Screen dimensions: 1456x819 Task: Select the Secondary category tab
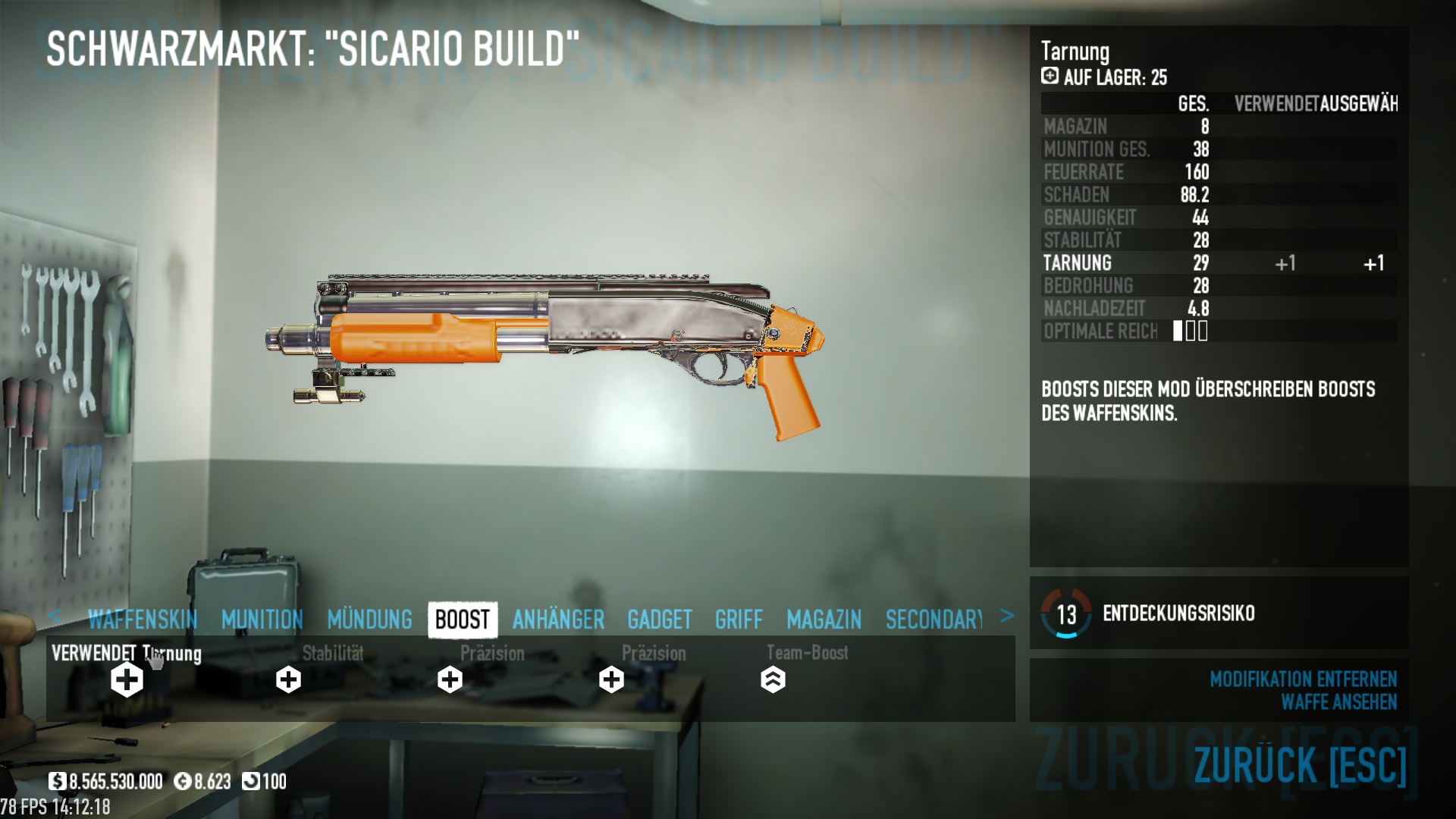tap(934, 620)
